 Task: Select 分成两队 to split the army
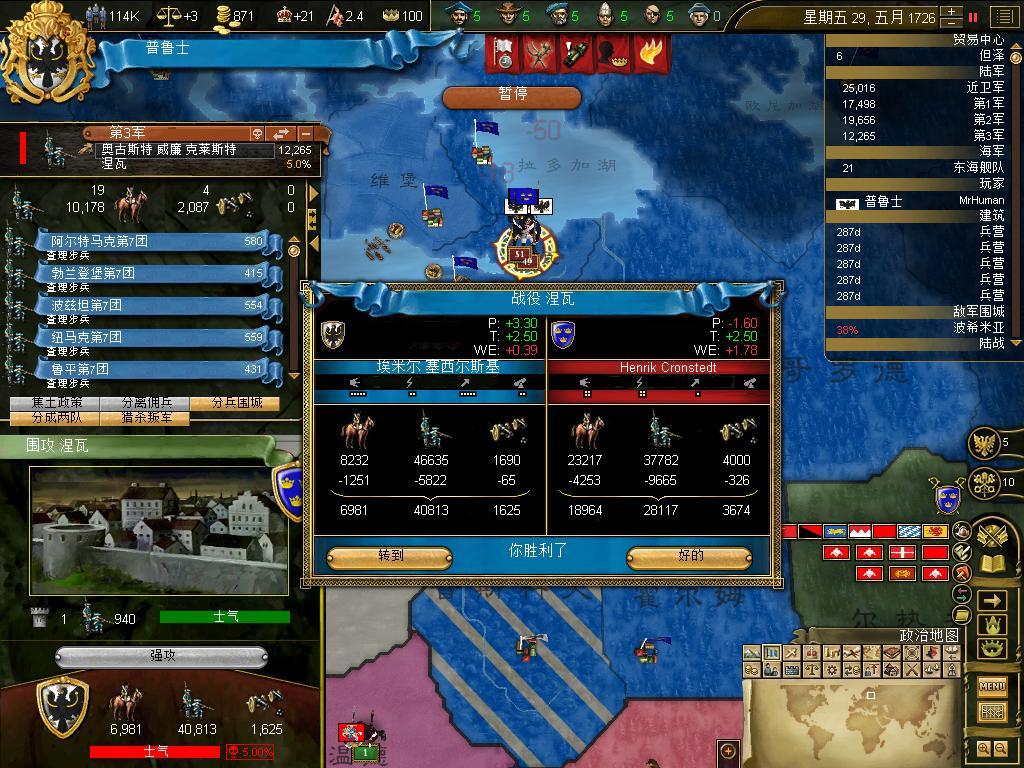click(55, 418)
